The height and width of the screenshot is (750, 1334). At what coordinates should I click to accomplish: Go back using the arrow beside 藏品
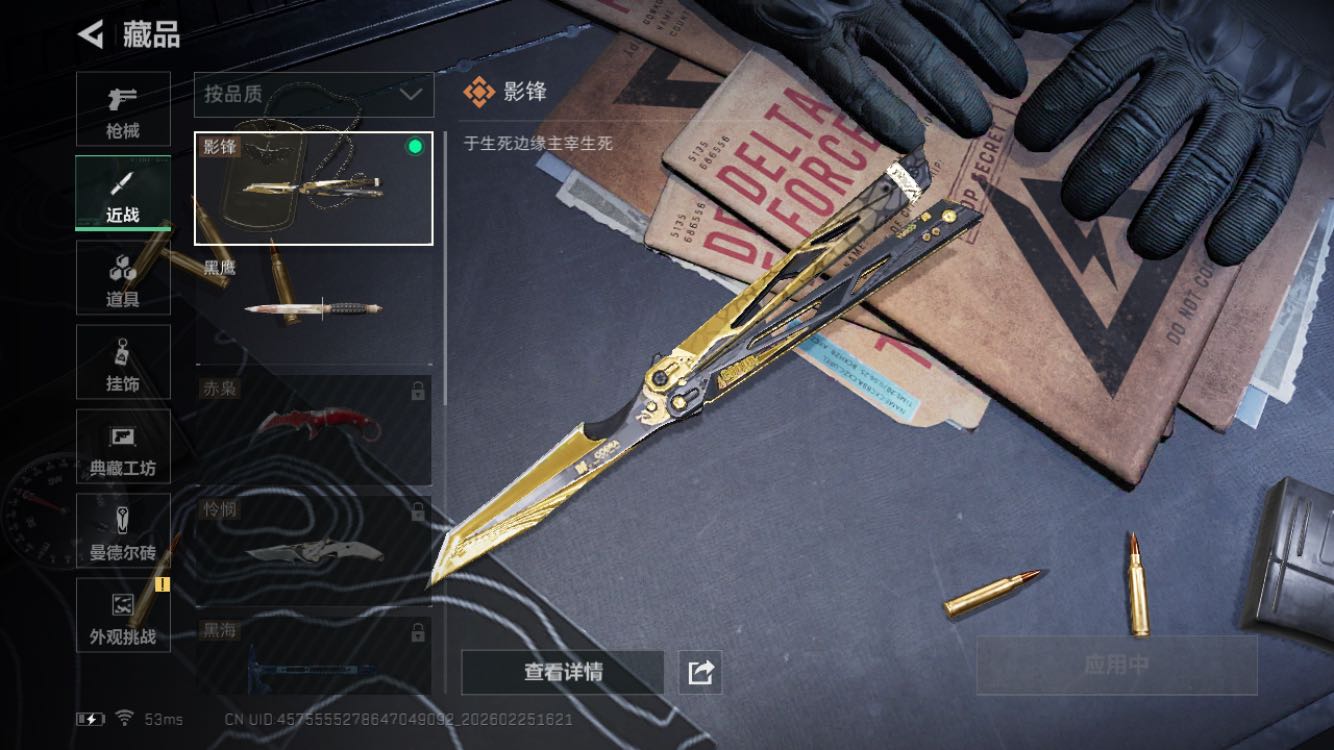tap(91, 35)
